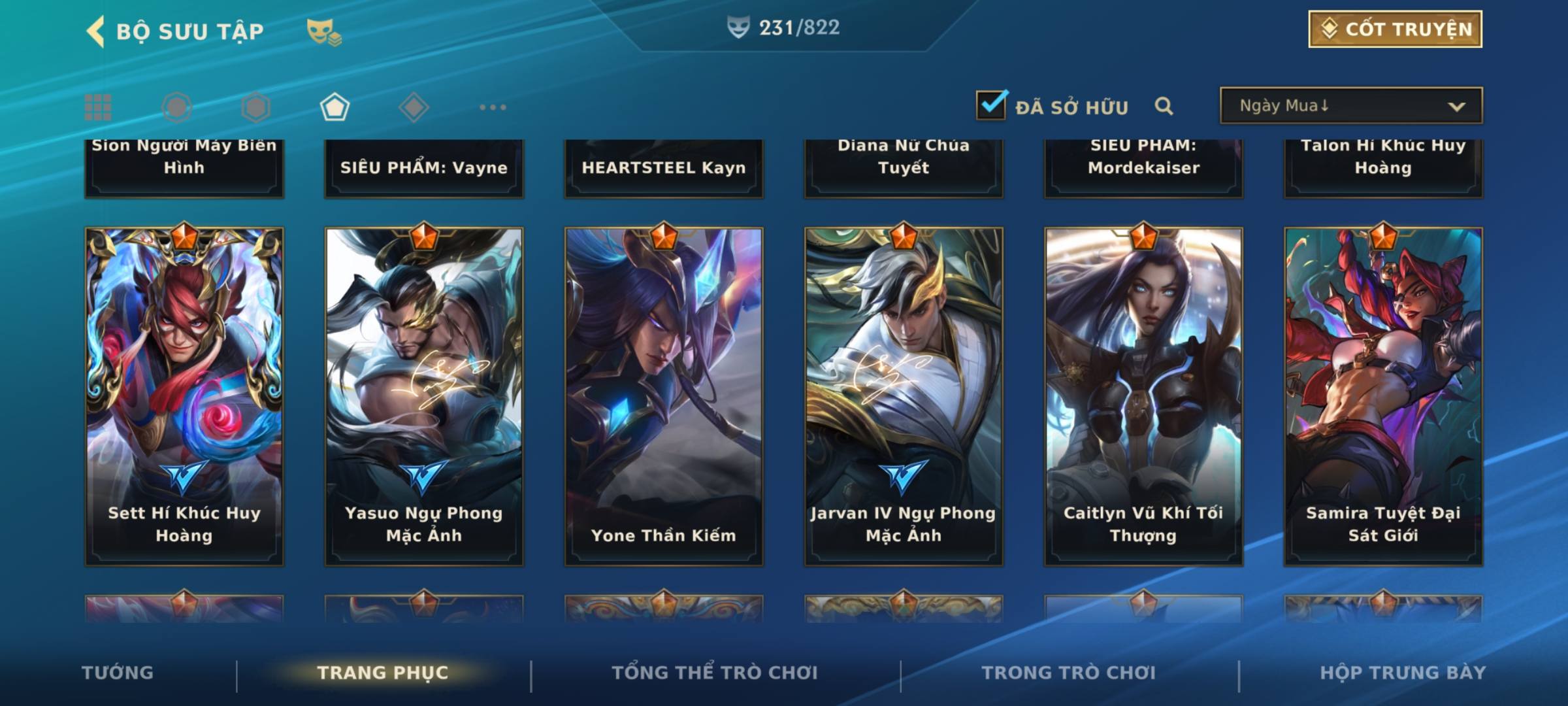Choose the diamond rarity filter
The image size is (1568, 706).
(414, 107)
